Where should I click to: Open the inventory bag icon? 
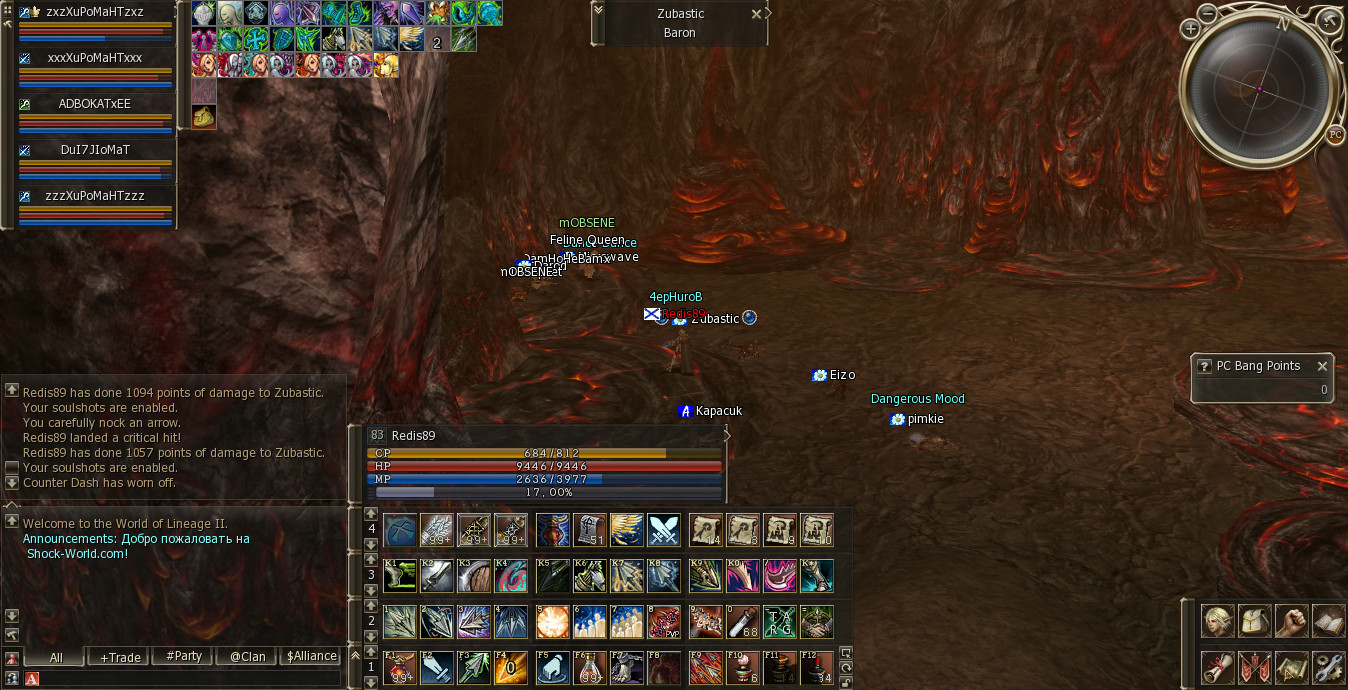[x=1254, y=621]
